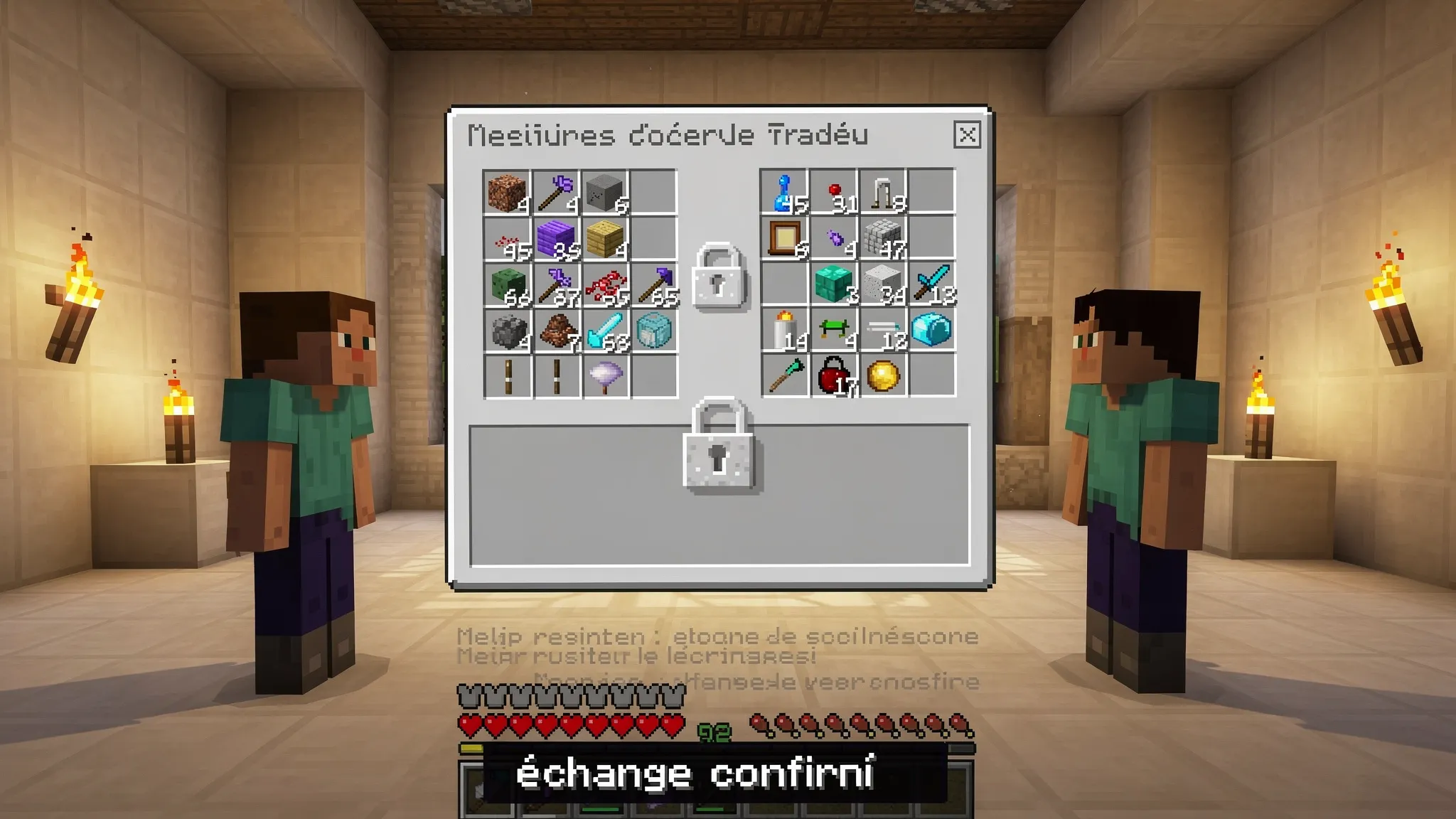Click the coal item in left inventory
Screen dimensions: 1456x819
[x=507, y=332]
